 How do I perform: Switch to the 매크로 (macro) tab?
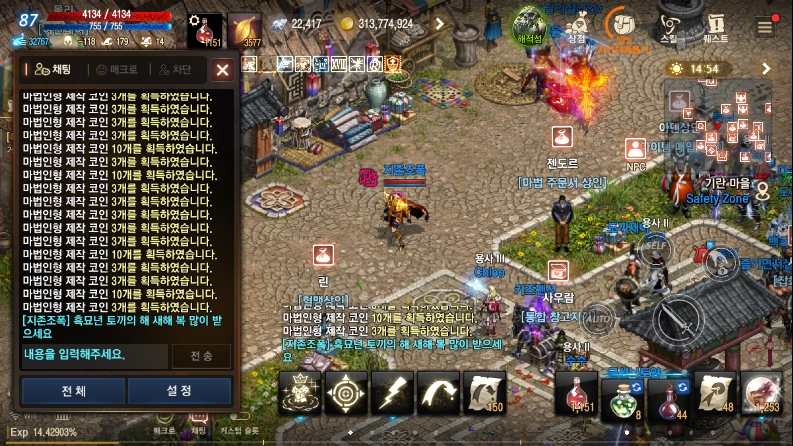pos(119,69)
